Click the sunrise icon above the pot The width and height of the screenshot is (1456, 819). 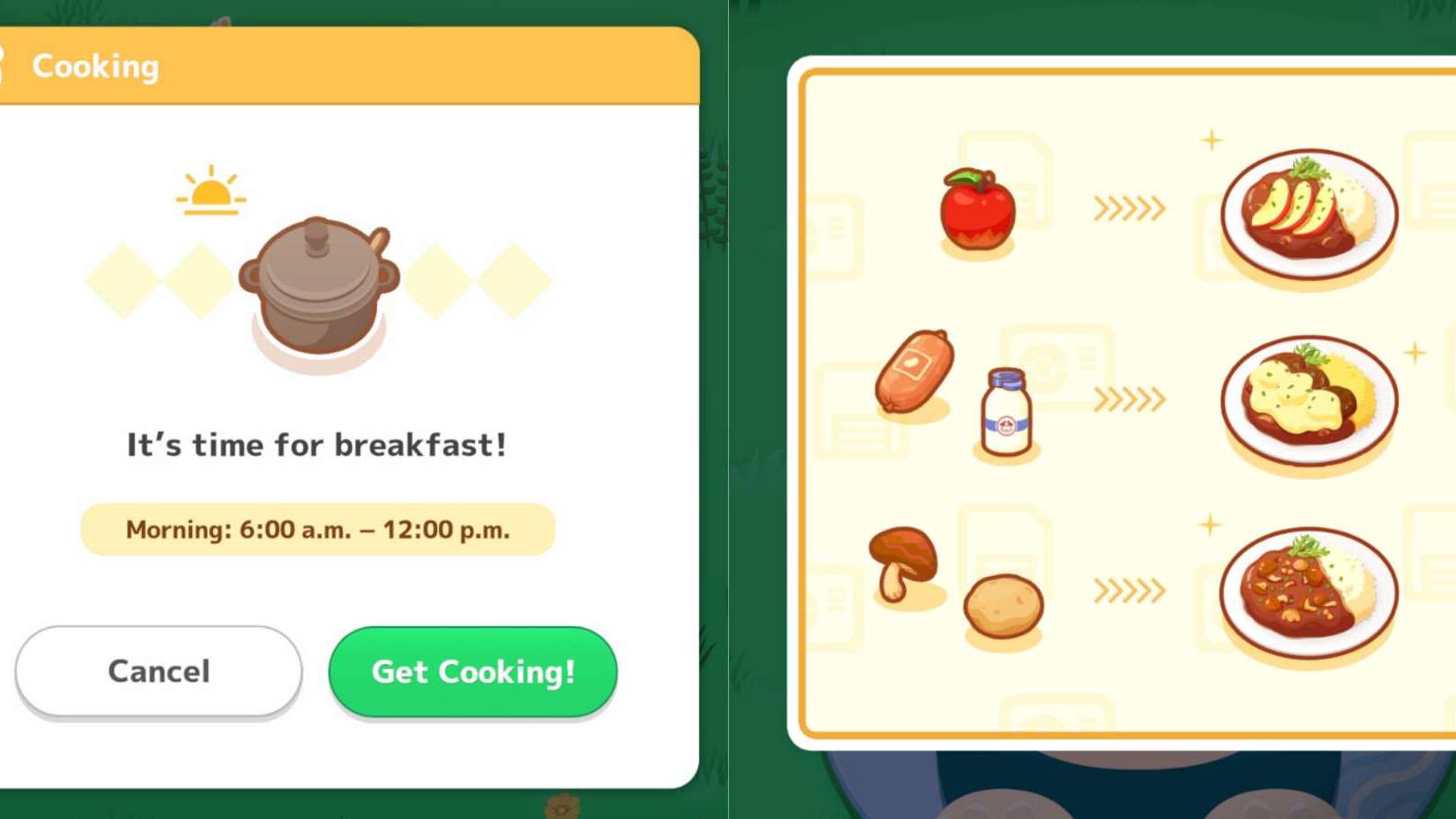[x=209, y=191]
